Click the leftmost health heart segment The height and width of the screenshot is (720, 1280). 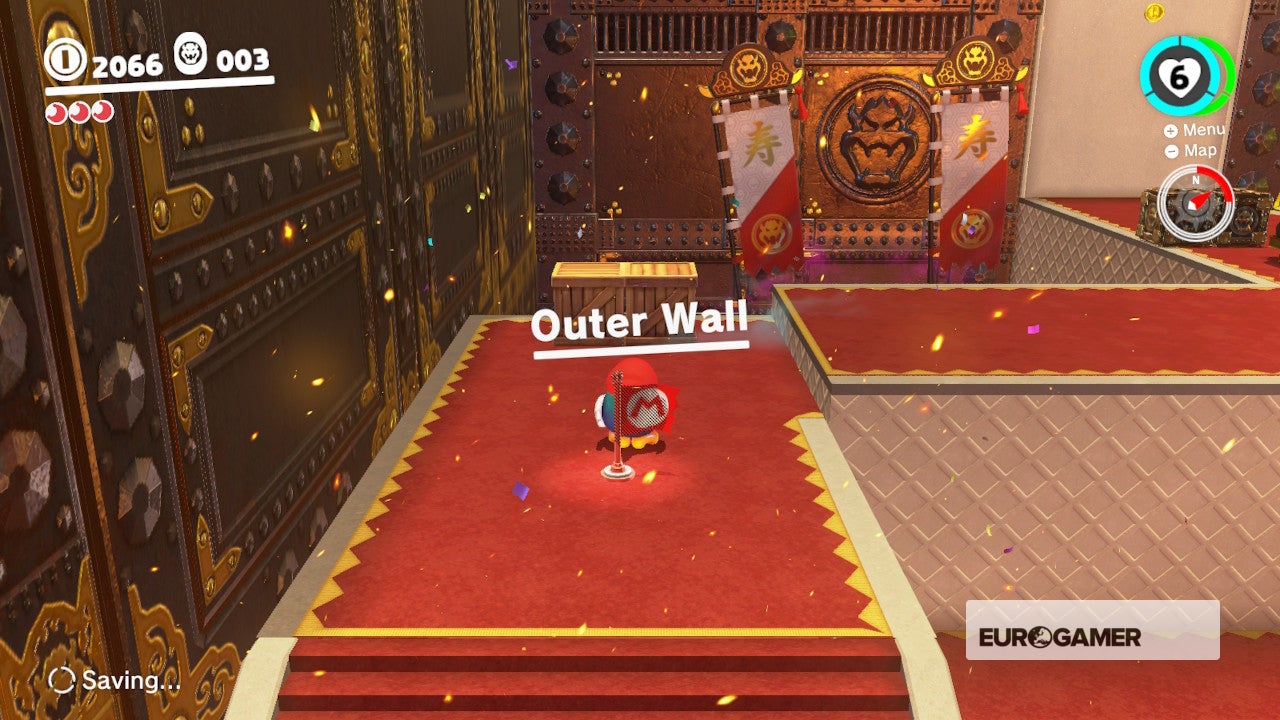pyautogui.click(x=56, y=113)
